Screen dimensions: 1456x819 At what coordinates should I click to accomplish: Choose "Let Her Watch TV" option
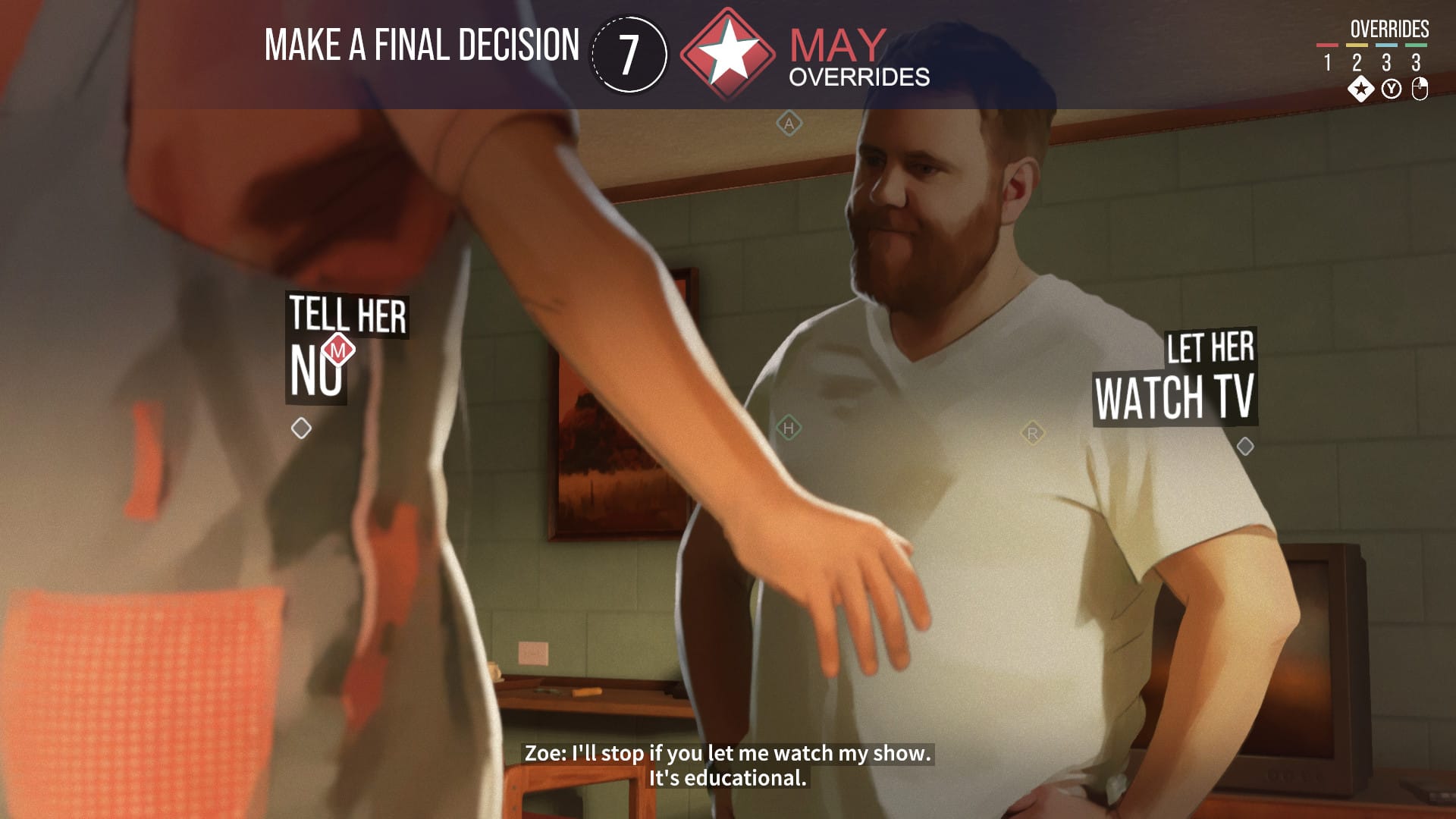click(x=1175, y=378)
